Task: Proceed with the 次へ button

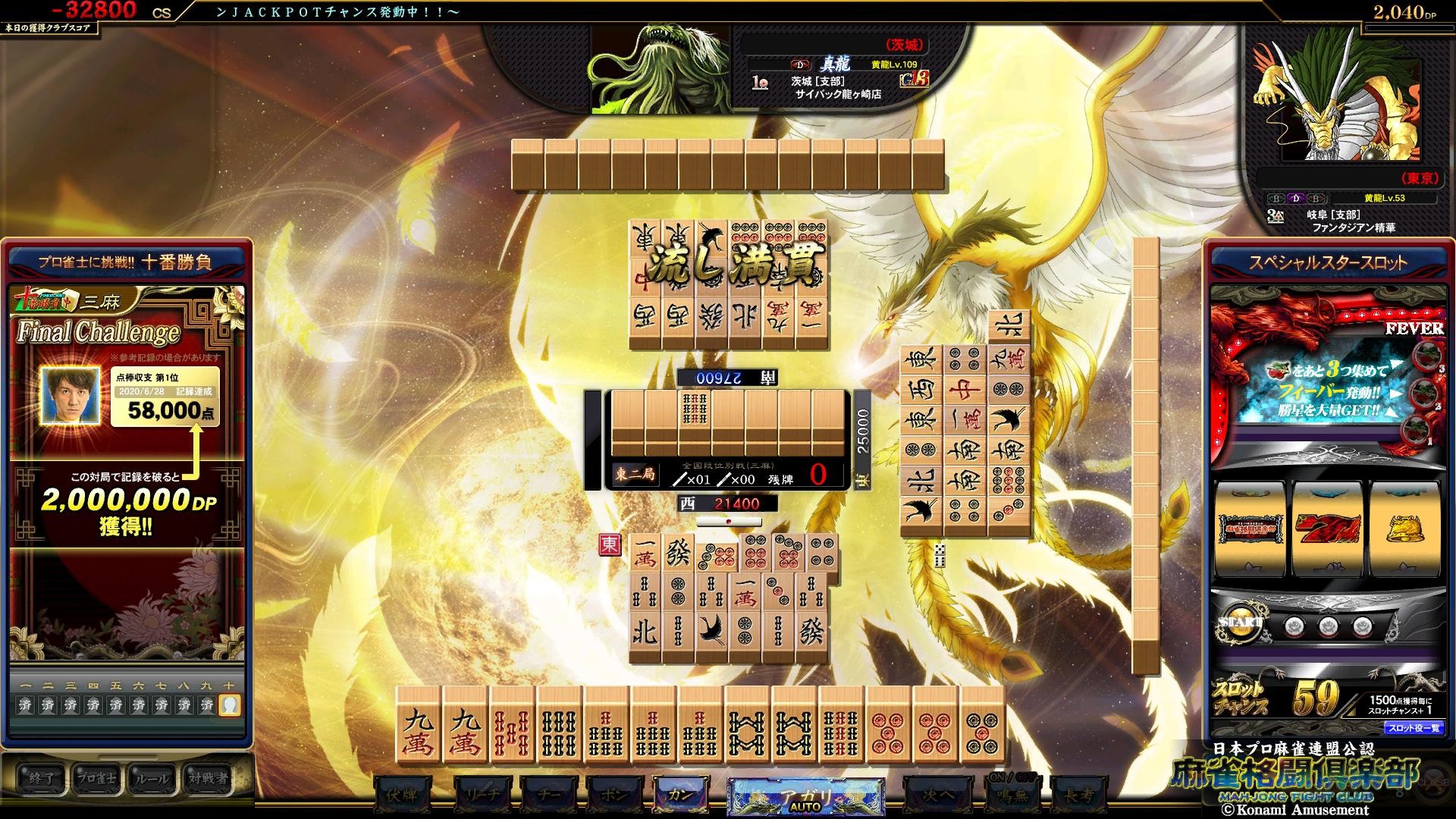Action: tap(937, 795)
